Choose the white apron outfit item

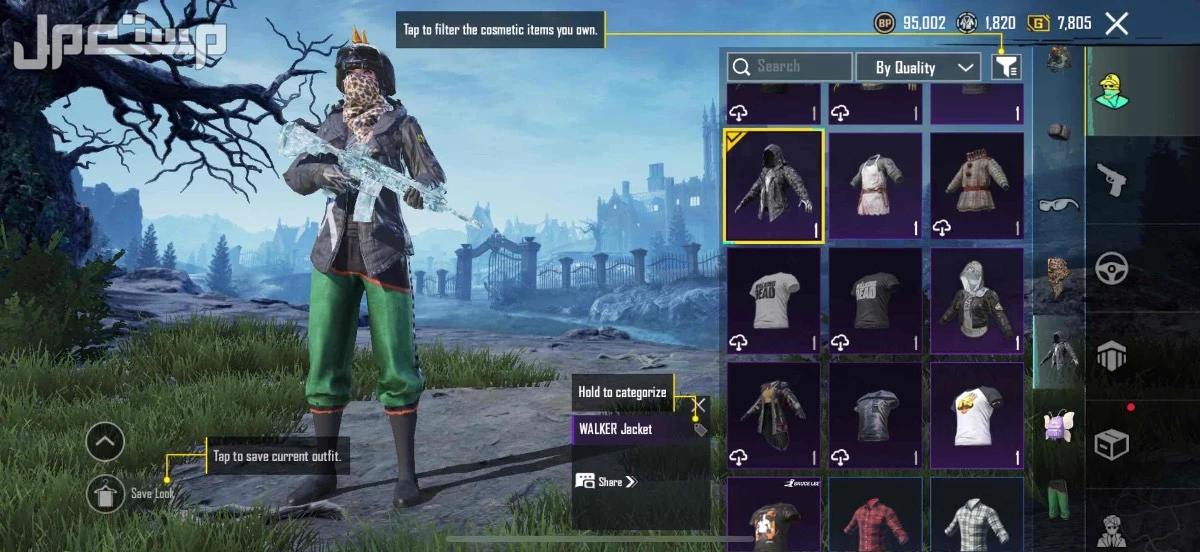[x=876, y=186]
